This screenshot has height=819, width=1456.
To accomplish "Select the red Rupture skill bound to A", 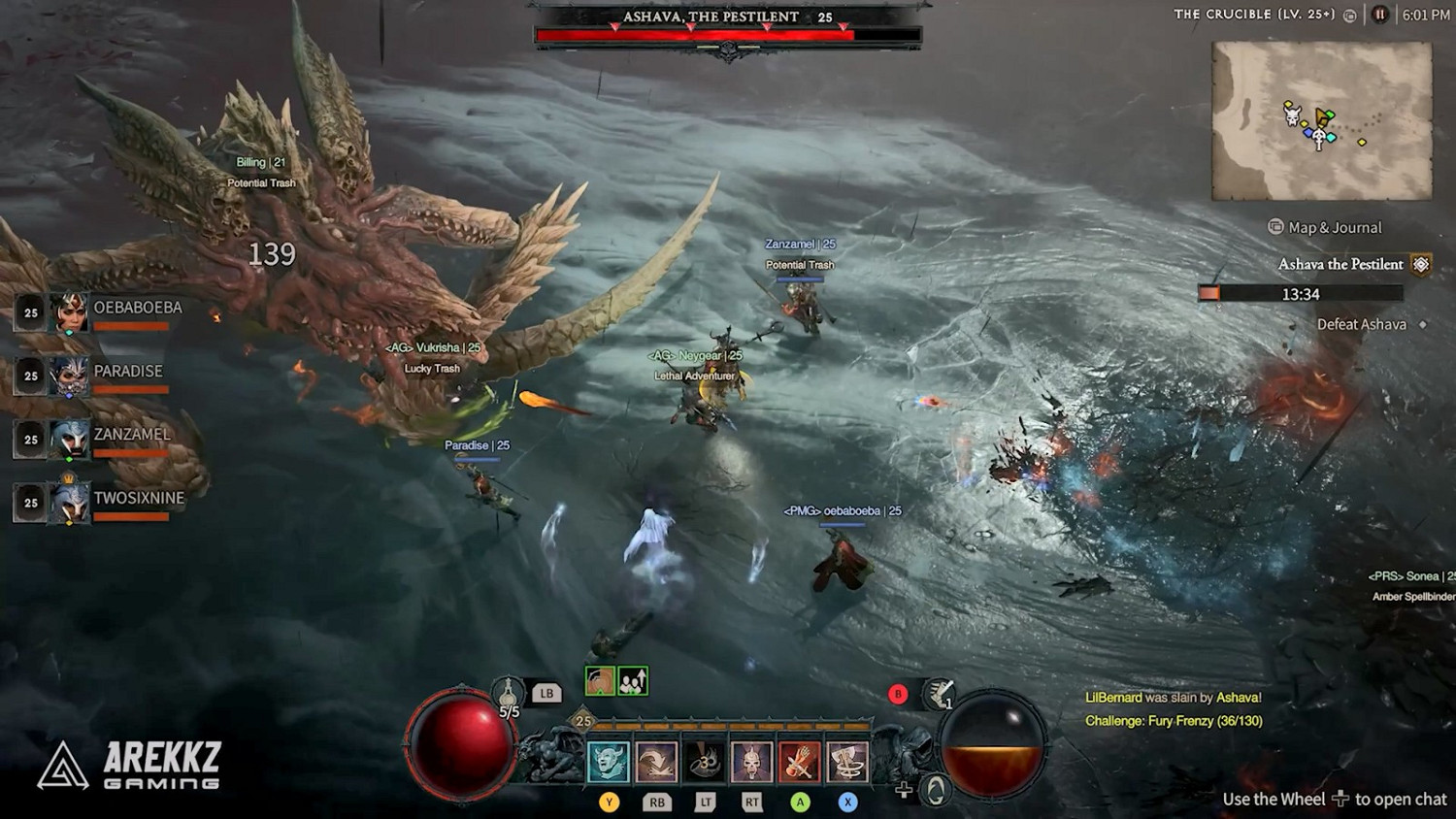I will tap(799, 763).
